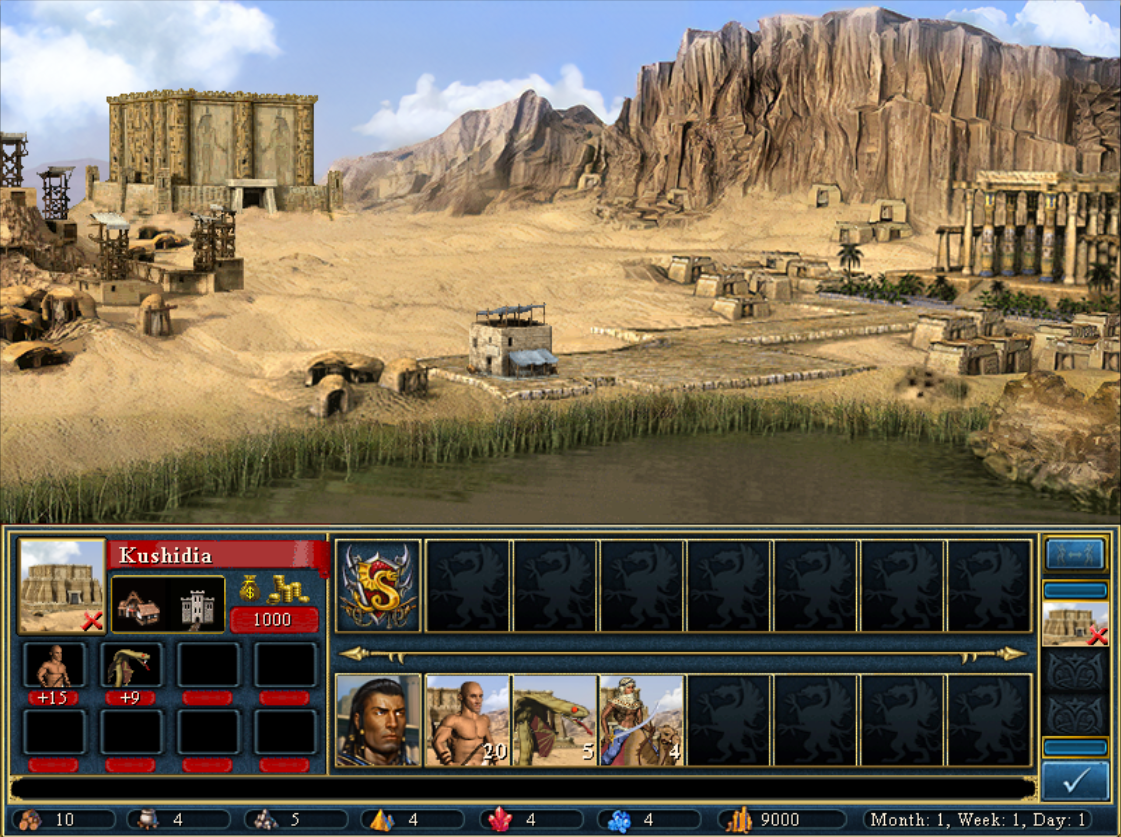
Task: Click the garrison dragon shield crest
Action: 378,586
